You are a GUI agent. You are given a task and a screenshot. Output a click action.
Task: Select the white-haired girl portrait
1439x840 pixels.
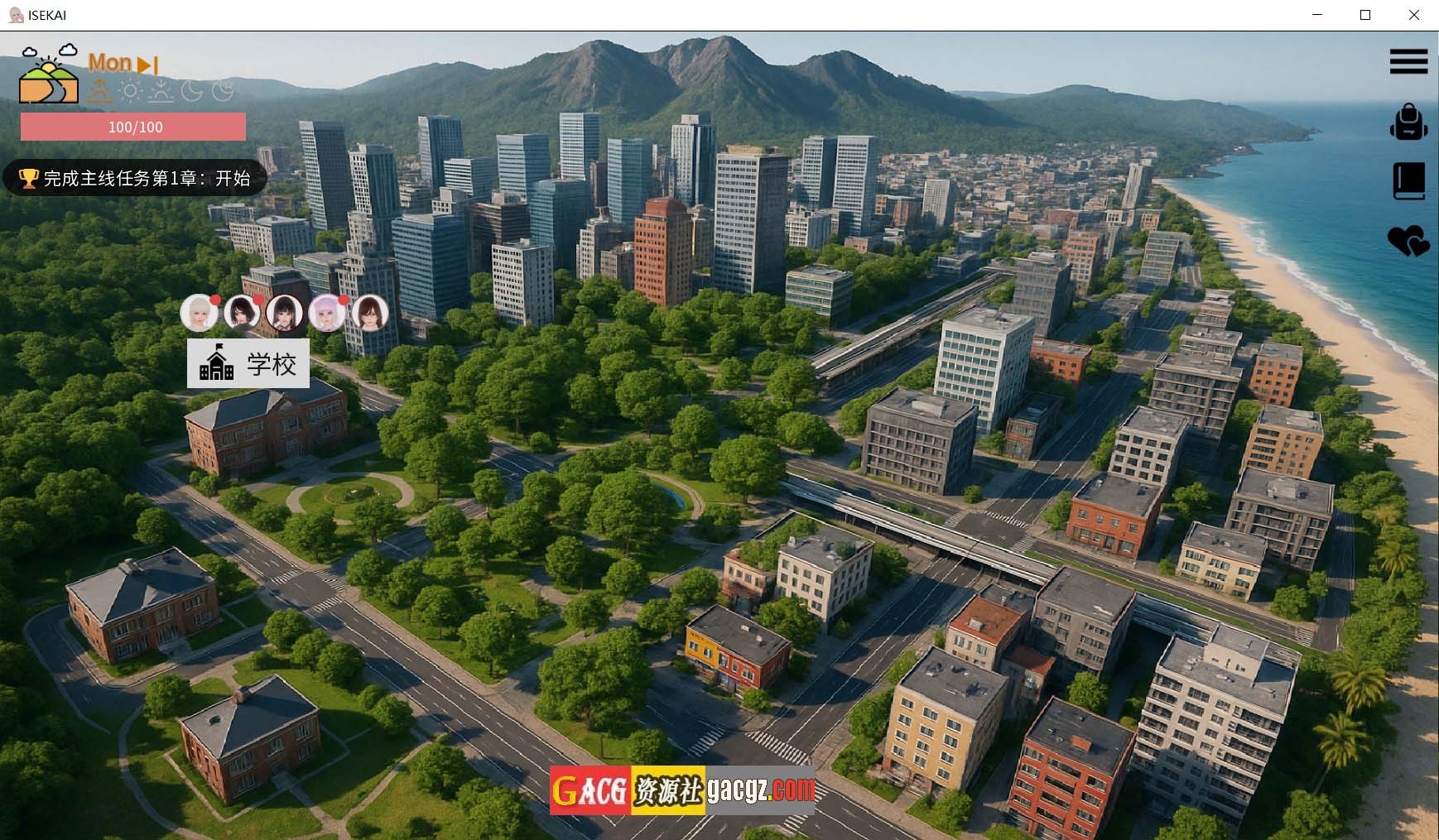click(199, 313)
